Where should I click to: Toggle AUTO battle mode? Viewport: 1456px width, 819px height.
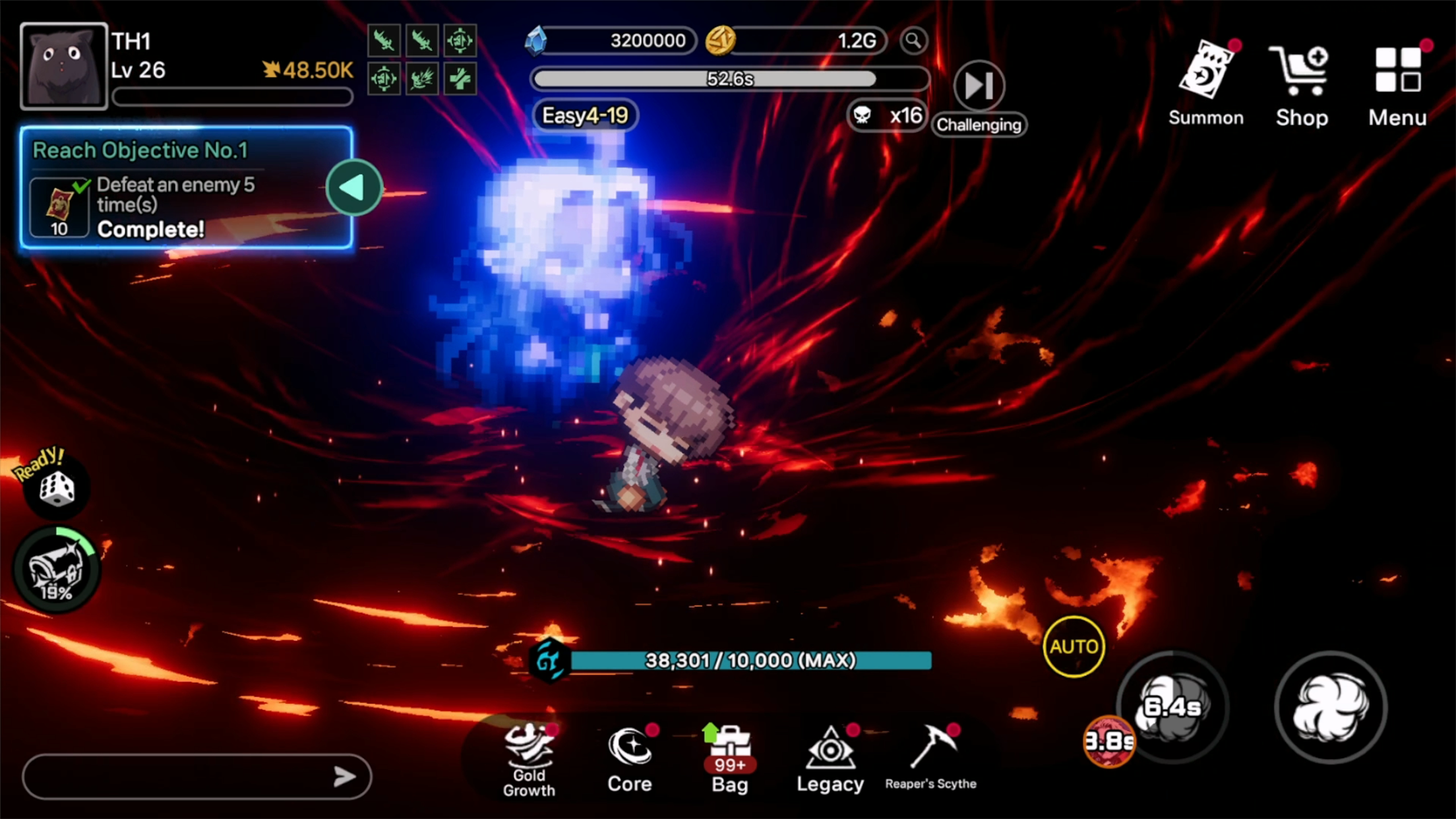click(x=1074, y=646)
